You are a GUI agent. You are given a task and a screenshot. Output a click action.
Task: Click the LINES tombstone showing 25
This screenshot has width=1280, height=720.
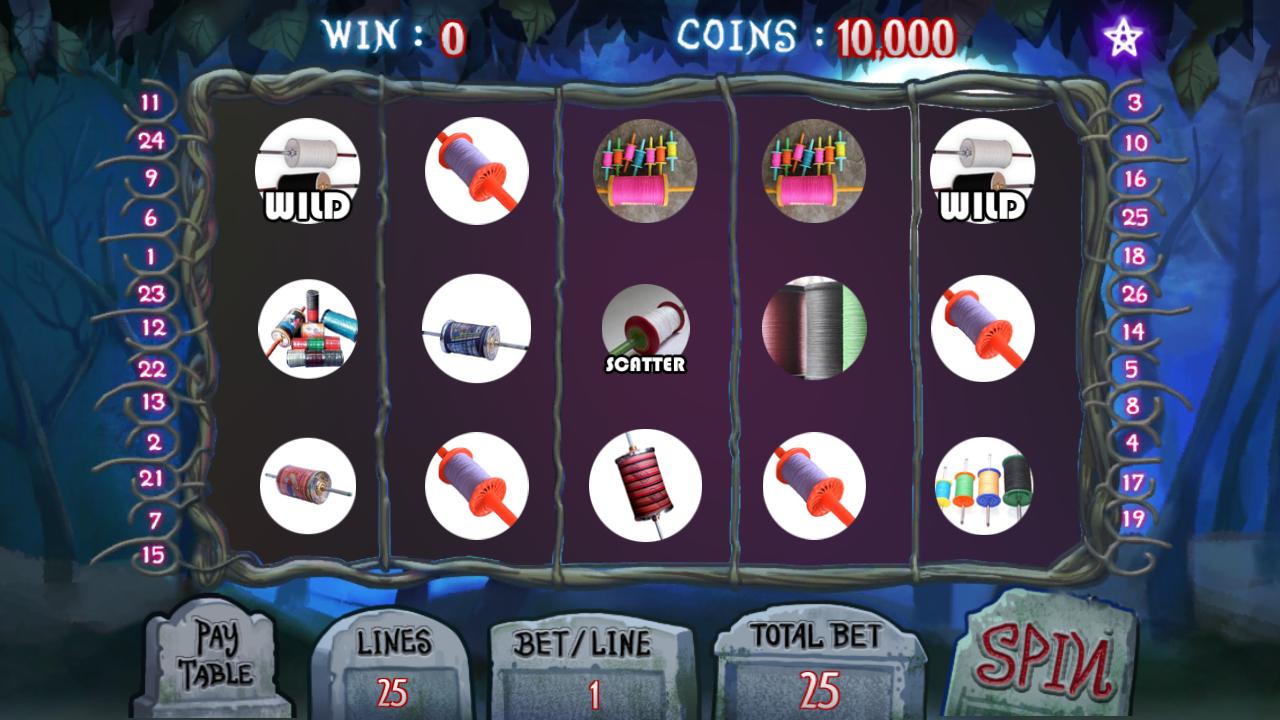(x=392, y=665)
